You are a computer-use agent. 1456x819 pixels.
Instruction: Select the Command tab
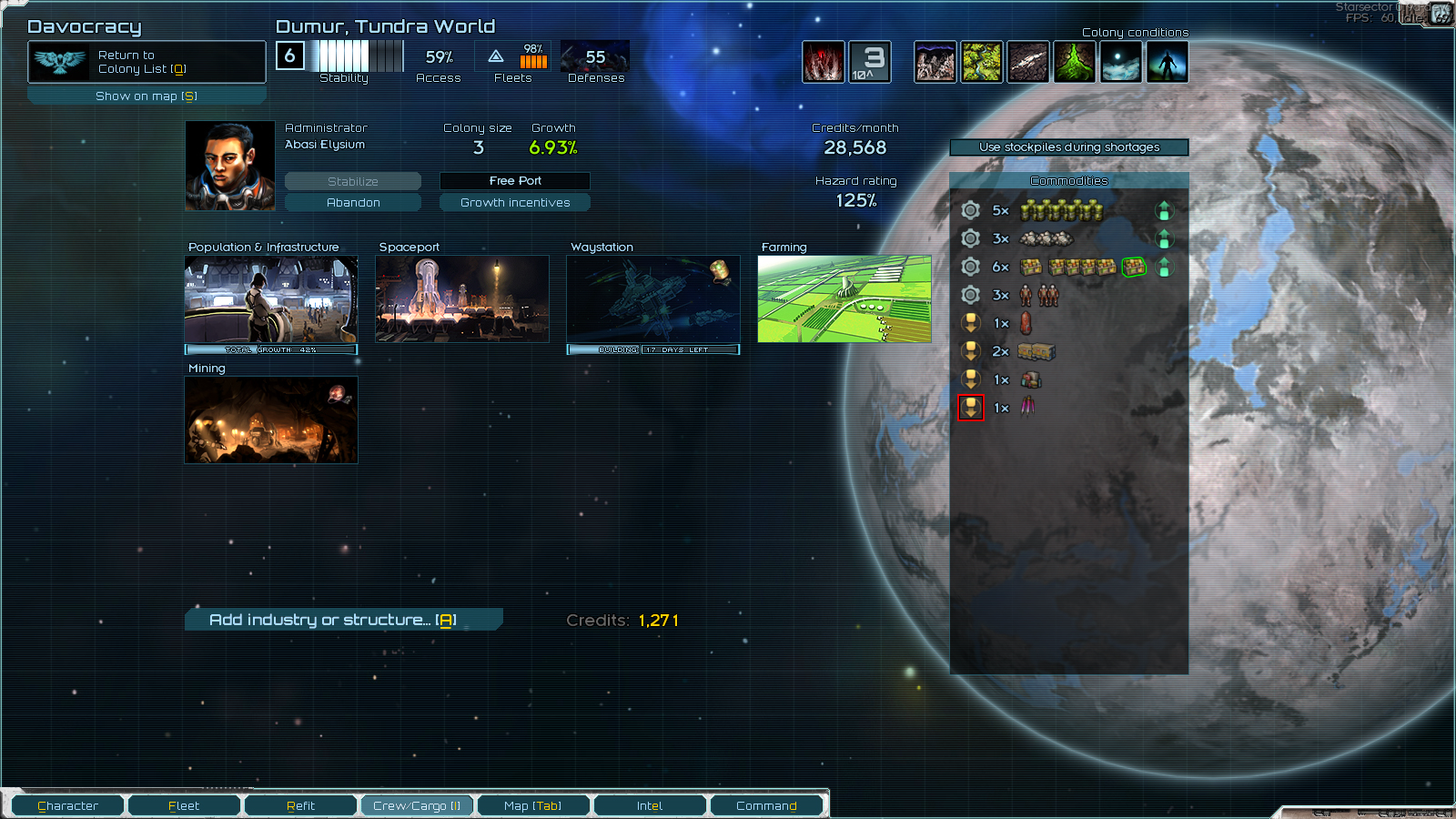pyautogui.click(x=766, y=805)
